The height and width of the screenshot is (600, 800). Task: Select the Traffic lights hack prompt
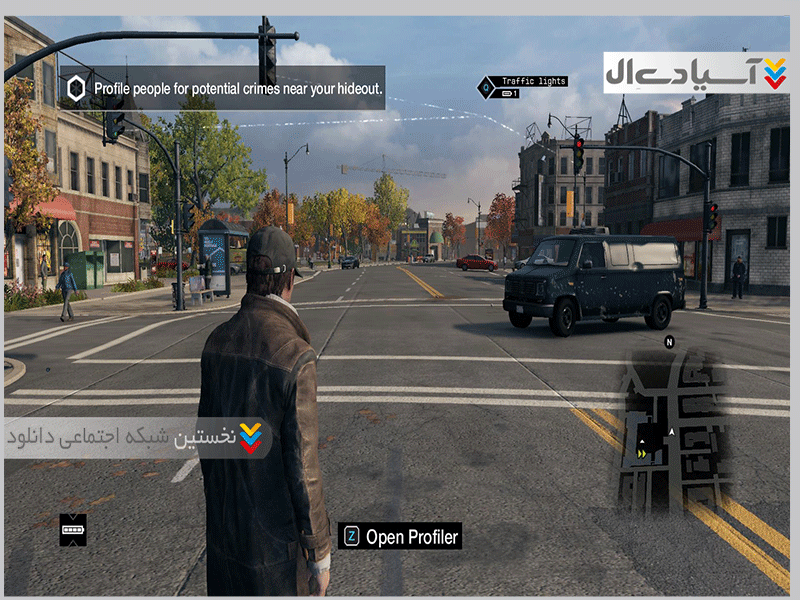tap(533, 81)
